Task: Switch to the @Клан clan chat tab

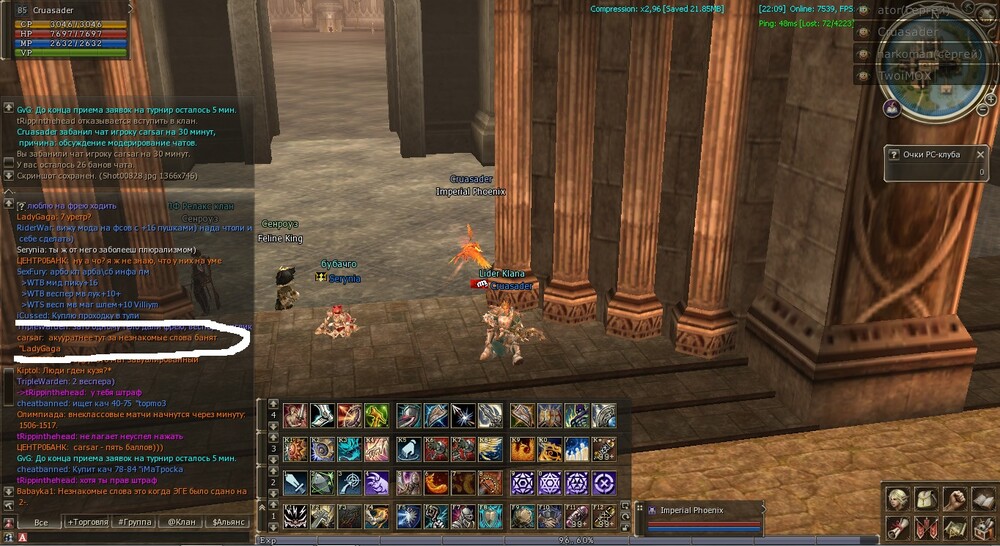Action: coord(181,522)
